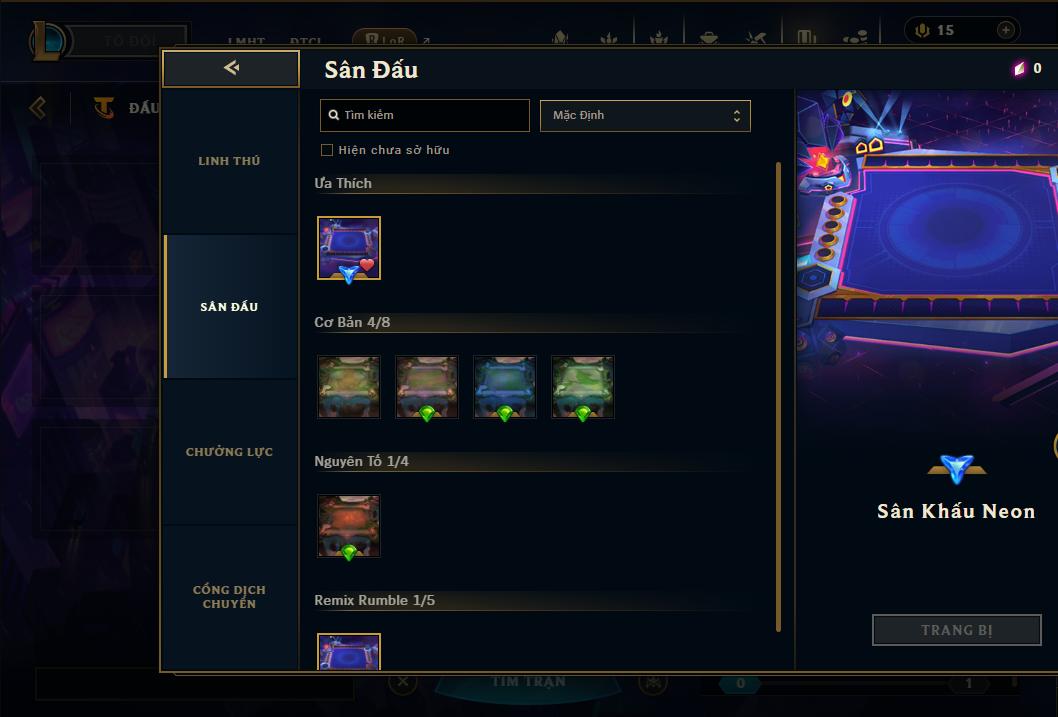Open the Chưởng Lực tab
The height and width of the screenshot is (717, 1058).
click(229, 452)
